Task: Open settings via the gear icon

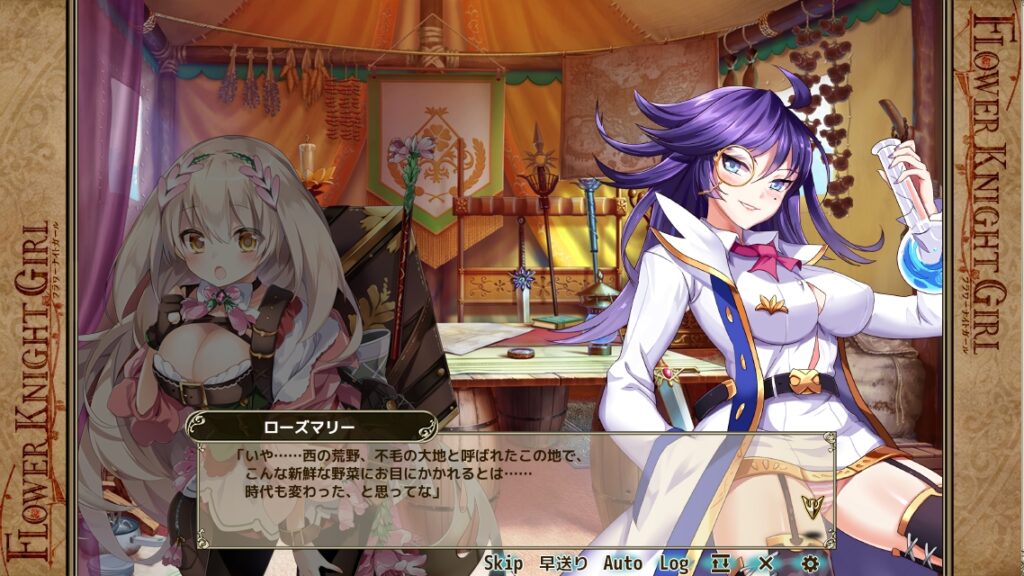Action: pyautogui.click(x=810, y=563)
